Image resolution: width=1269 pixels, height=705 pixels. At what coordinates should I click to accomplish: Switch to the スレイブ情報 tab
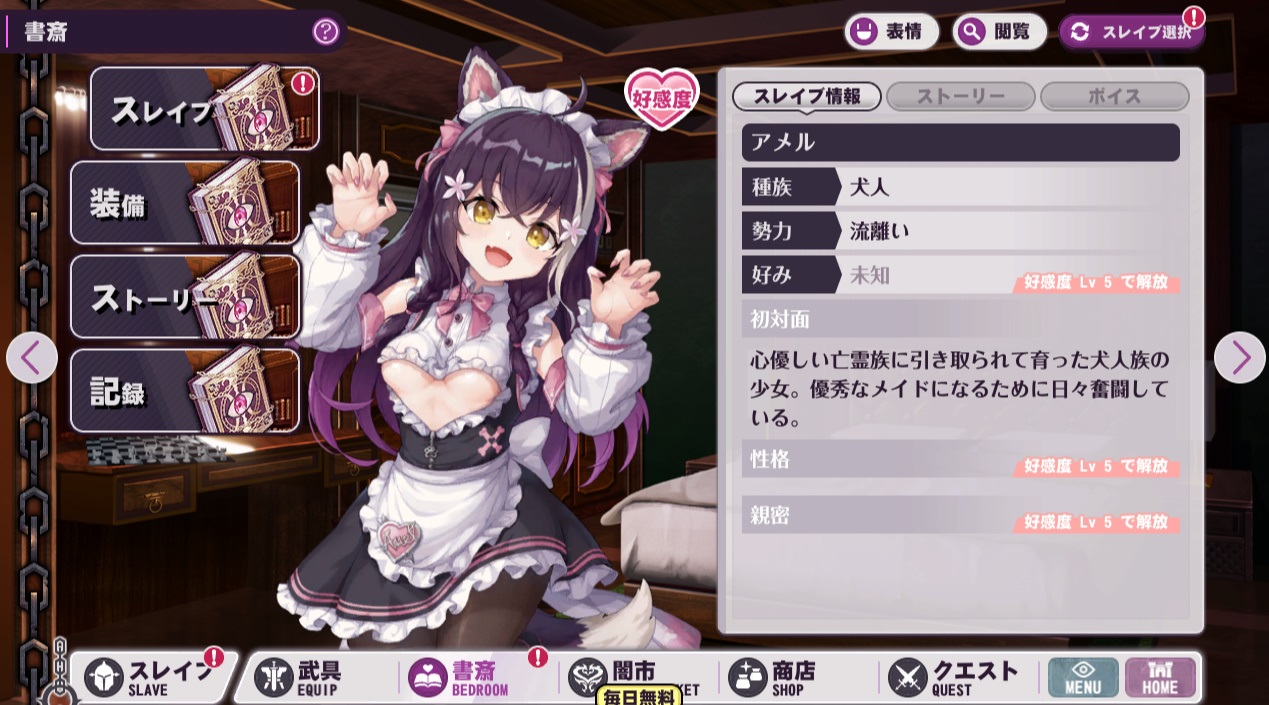pyautogui.click(x=807, y=96)
